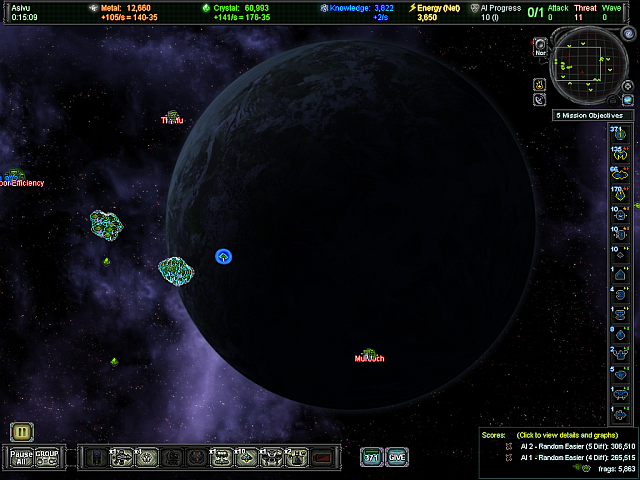Viewport: 640px width, 480px height.
Task: Click the planet icon below the minimap
Action: [629, 100]
